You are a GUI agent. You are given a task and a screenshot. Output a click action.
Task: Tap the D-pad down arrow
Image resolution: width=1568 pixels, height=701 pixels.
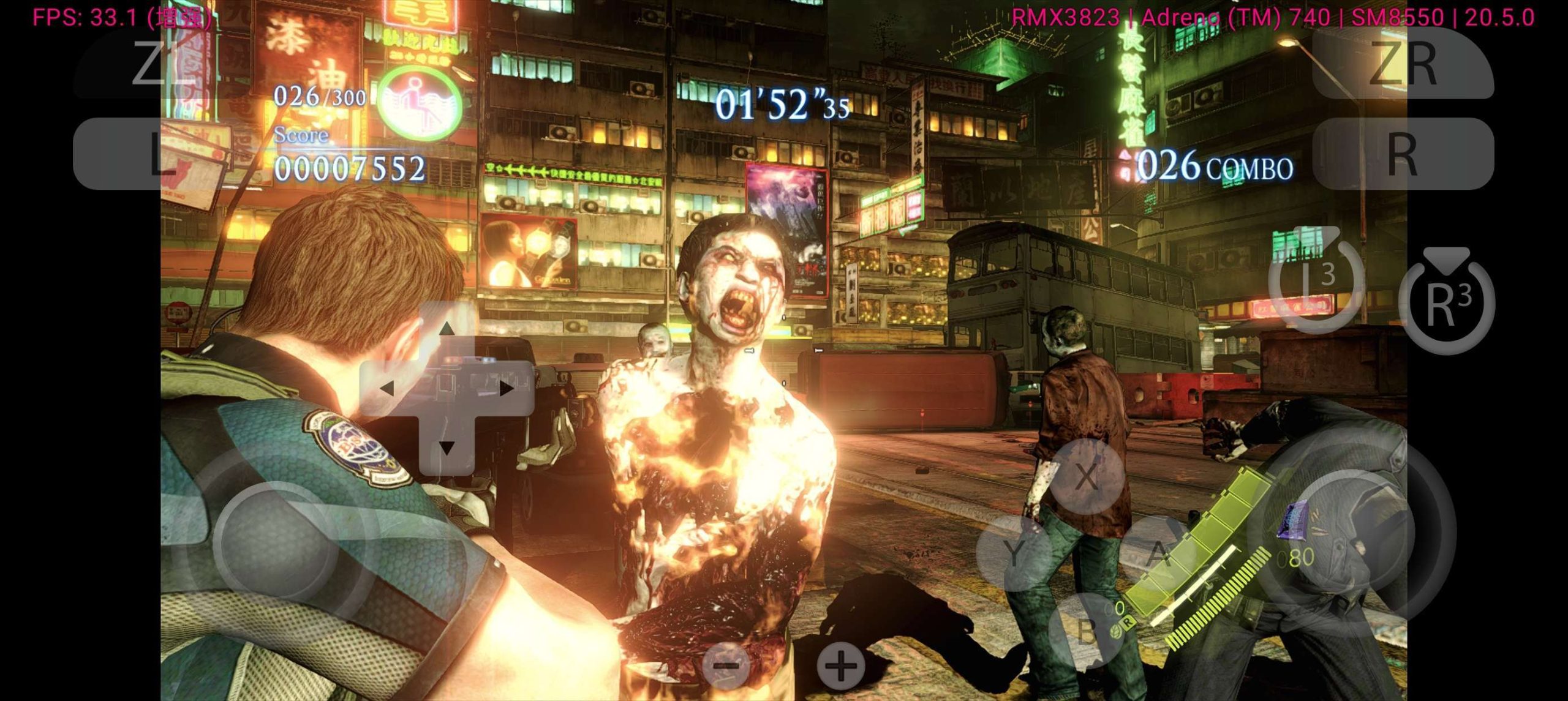[447, 448]
